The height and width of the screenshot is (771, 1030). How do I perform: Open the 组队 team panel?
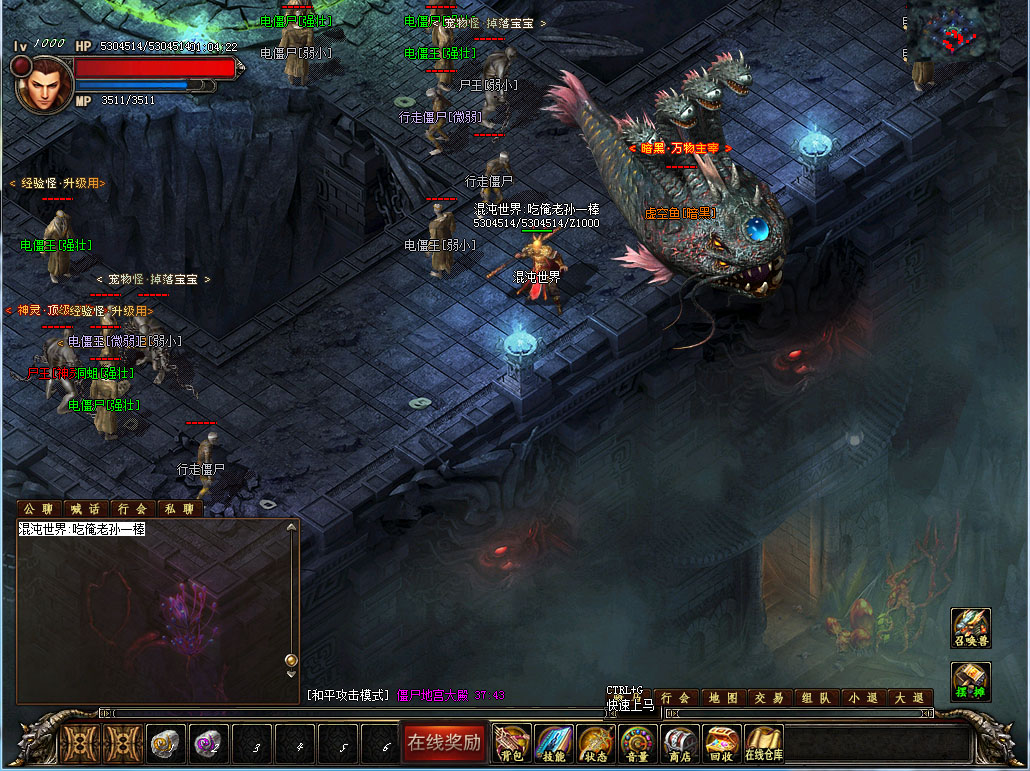tap(816, 698)
